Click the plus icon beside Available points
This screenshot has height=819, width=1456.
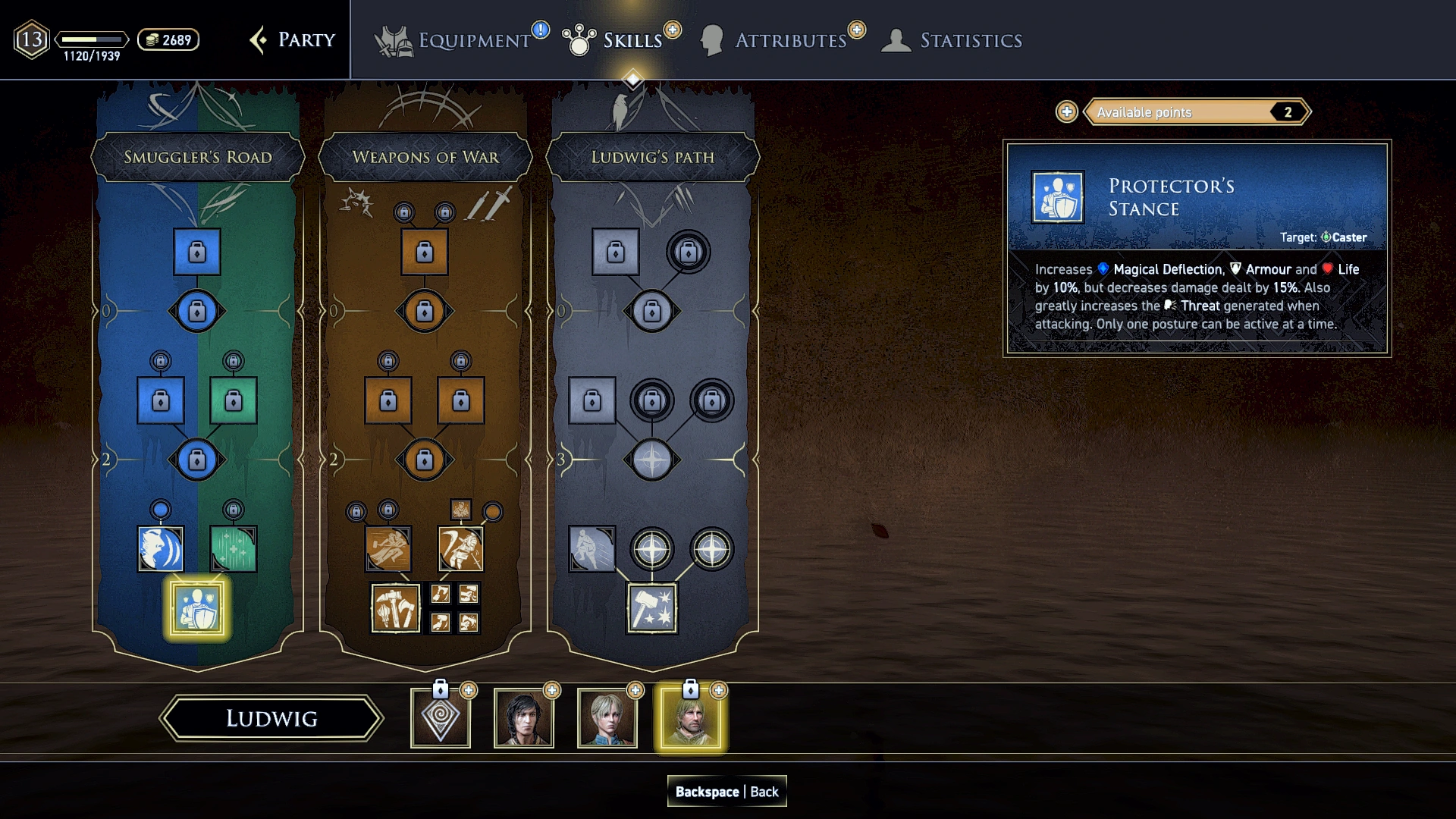pyautogui.click(x=1067, y=112)
